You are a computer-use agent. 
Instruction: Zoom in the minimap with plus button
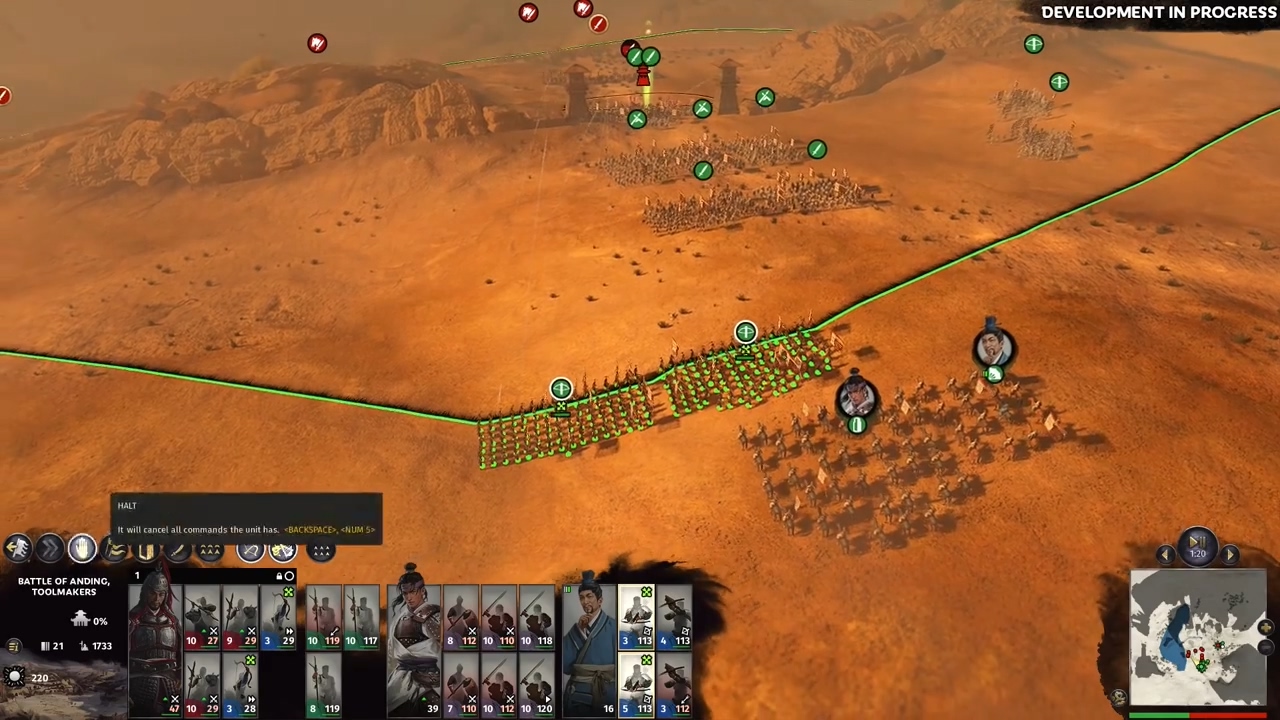pyautogui.click(x=1265, y=628)
